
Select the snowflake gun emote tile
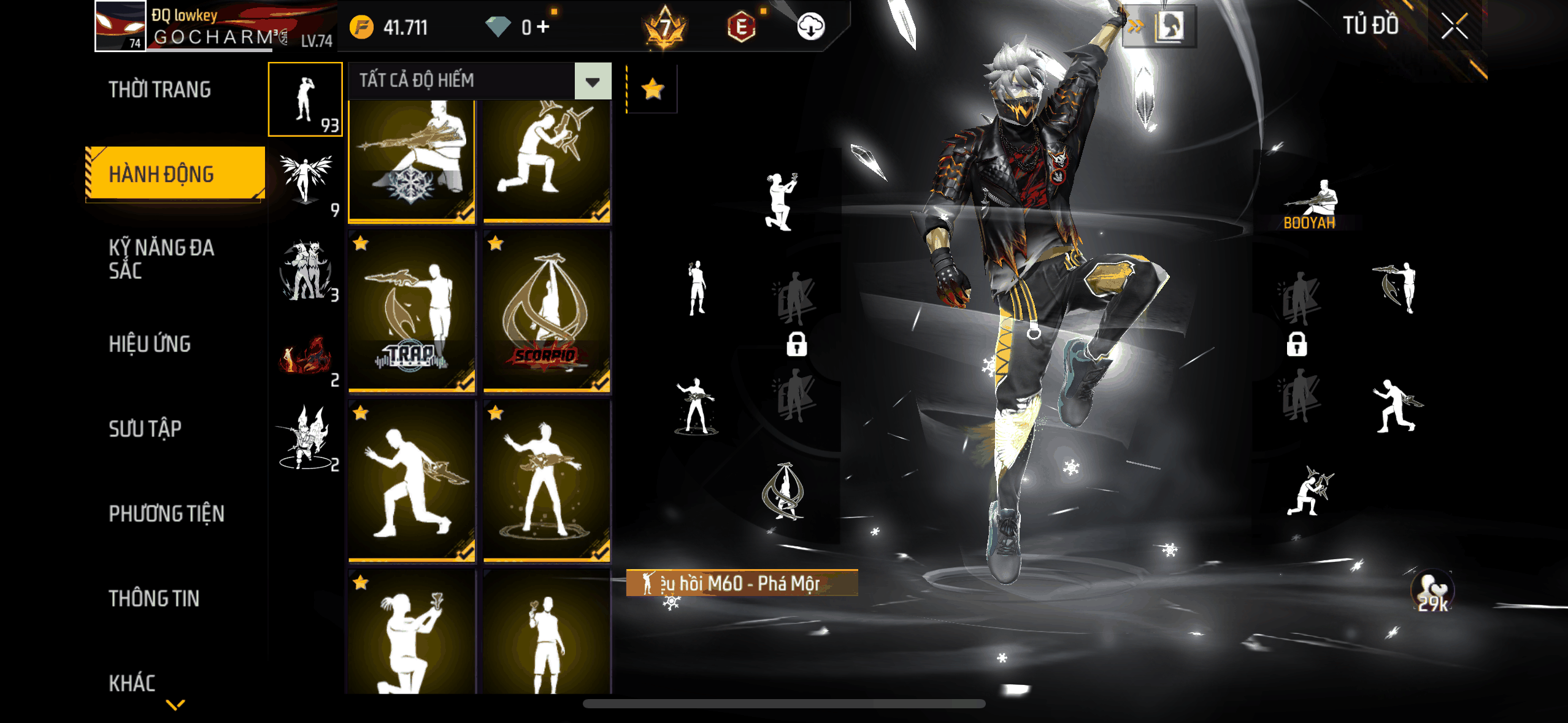(412, 161)
